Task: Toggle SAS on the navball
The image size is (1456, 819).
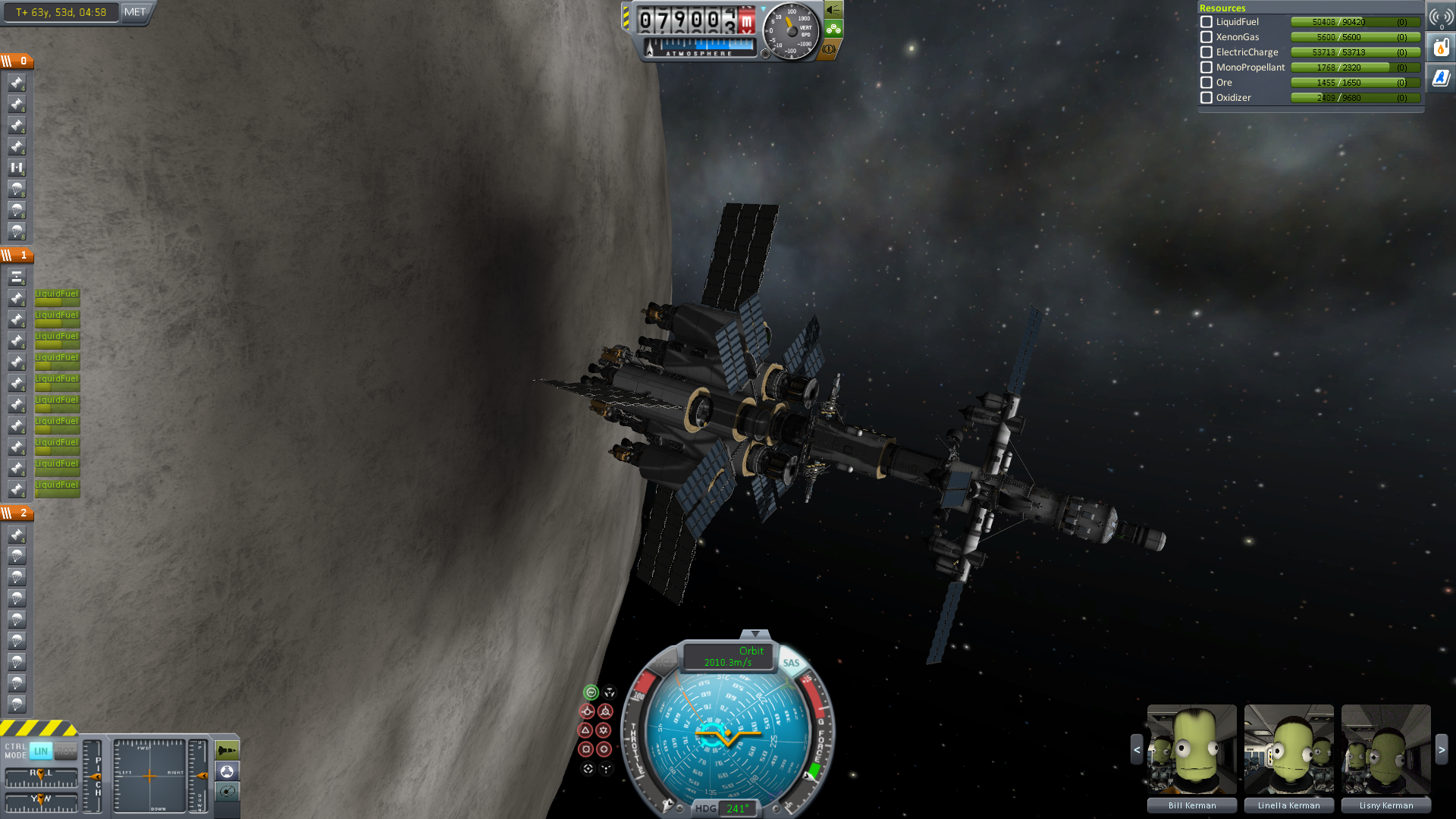Action: coord(791,663)
